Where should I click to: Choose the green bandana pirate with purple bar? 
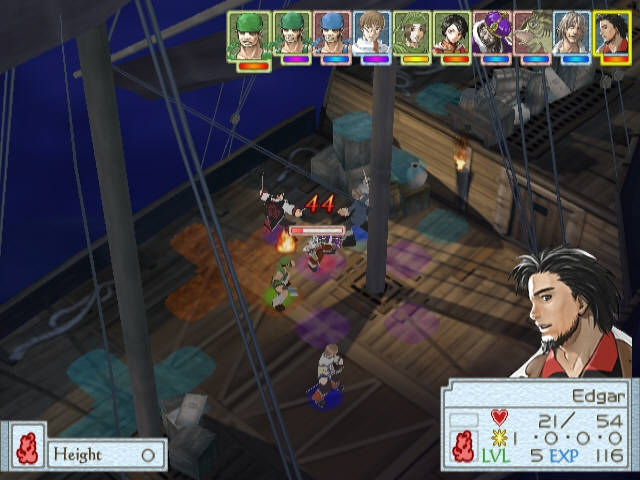pyautogui.click(x=292, y=34)
